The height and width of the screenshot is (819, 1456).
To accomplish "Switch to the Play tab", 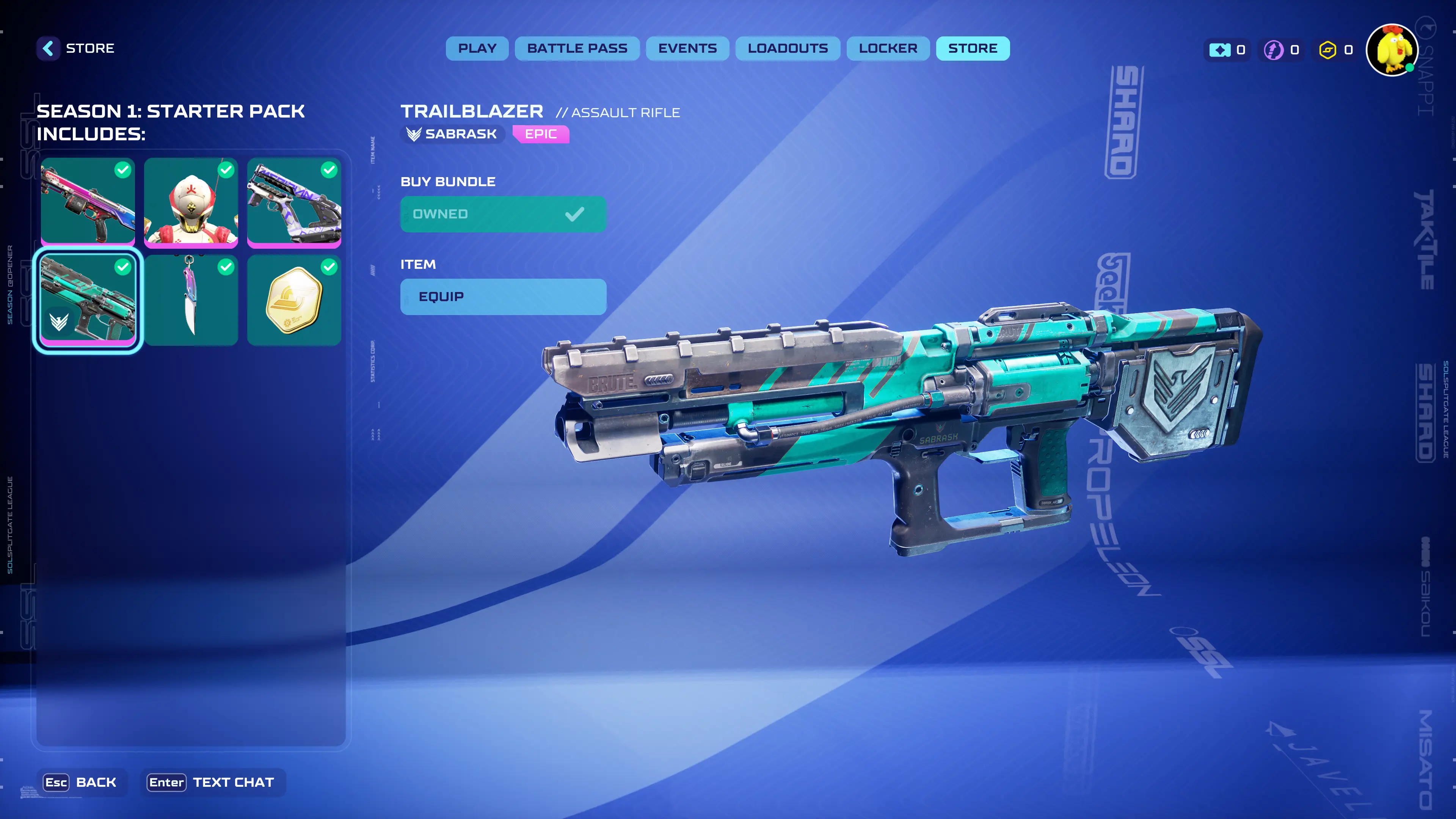I will click(x=477, y=49).
